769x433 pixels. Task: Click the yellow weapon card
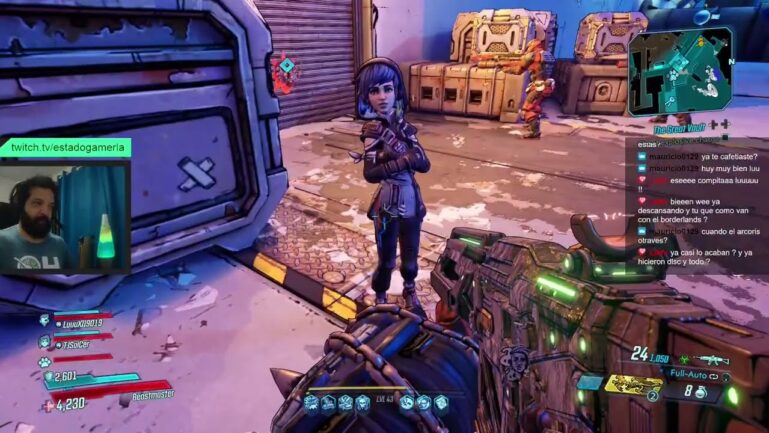[634, 385]
